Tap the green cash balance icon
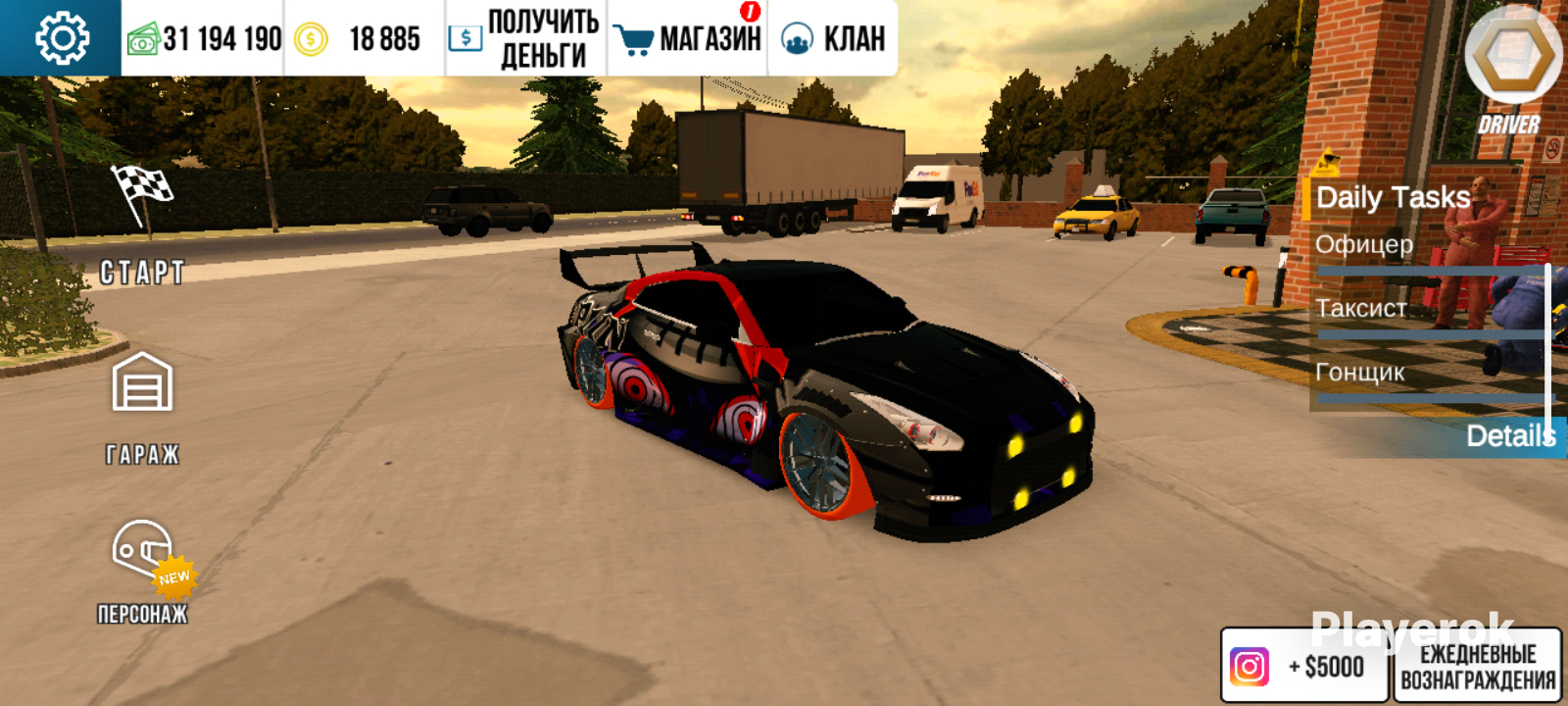 tap(143, 39)
